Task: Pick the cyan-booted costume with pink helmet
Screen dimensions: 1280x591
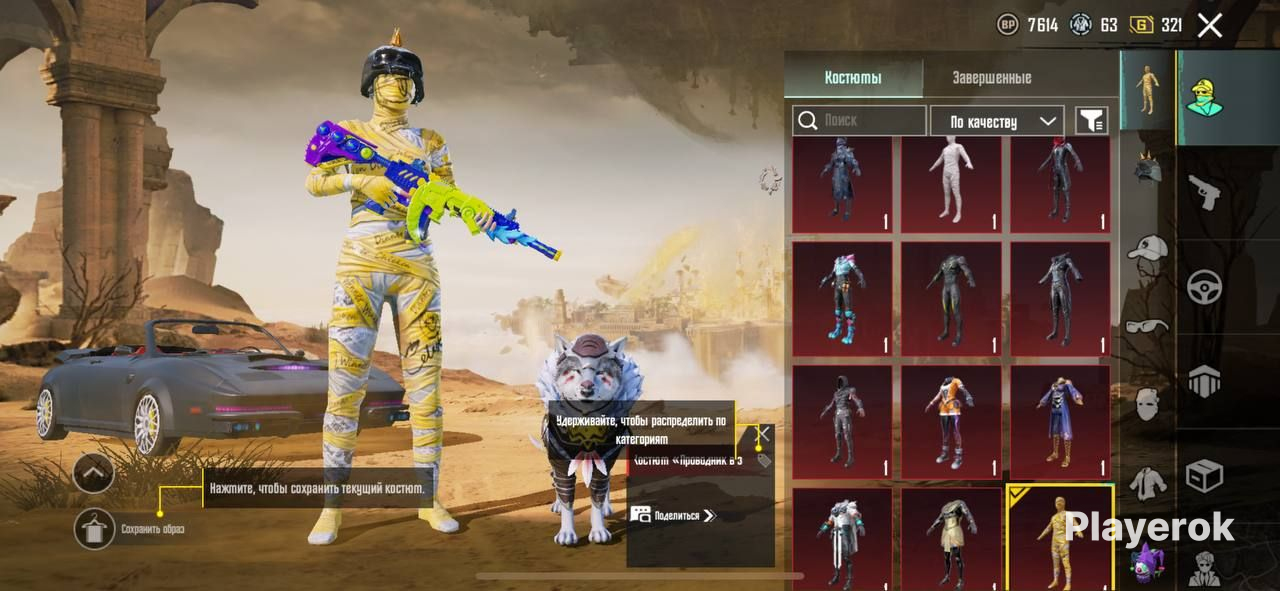Action: point(841,298)
